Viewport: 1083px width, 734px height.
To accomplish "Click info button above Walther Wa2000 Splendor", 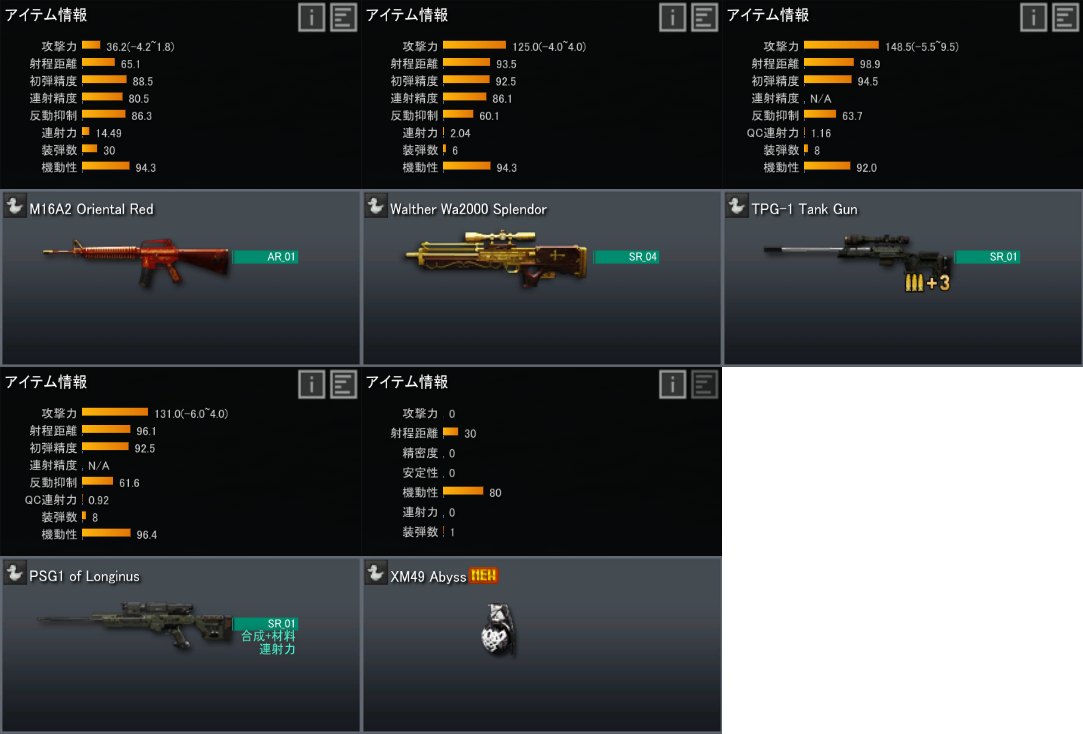I will pyautogui.click(x=672, y=17).
